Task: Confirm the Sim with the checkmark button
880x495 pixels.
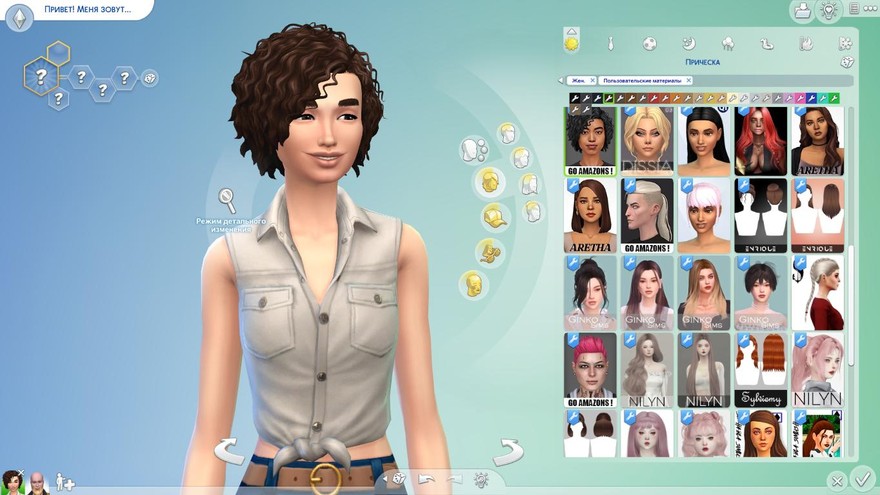Action: pos(862,479)
